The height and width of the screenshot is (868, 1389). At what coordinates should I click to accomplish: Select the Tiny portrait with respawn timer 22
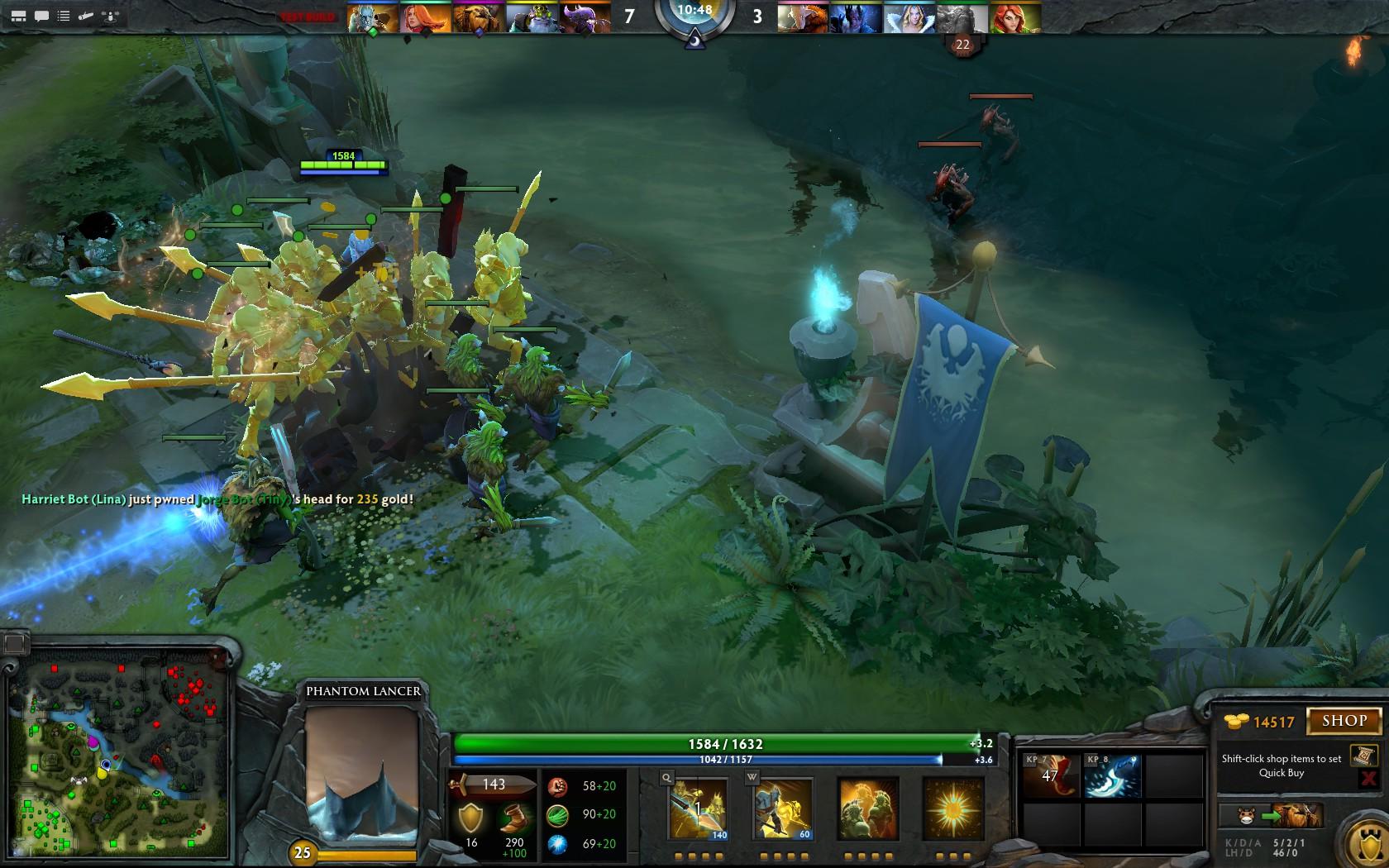pos(962,18)
